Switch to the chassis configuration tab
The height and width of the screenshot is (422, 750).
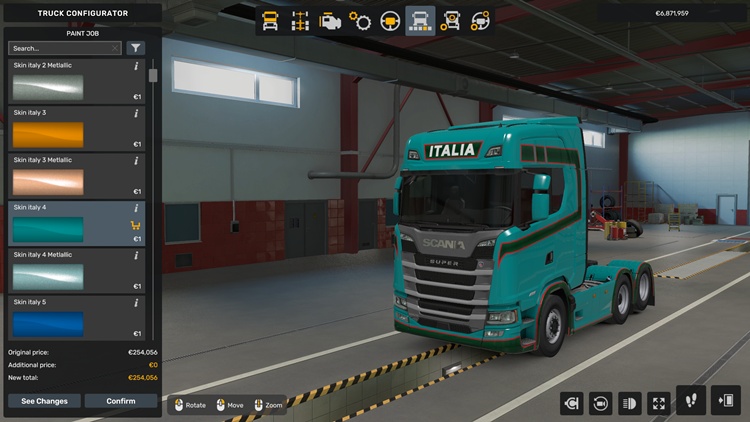tap(300, 21)
